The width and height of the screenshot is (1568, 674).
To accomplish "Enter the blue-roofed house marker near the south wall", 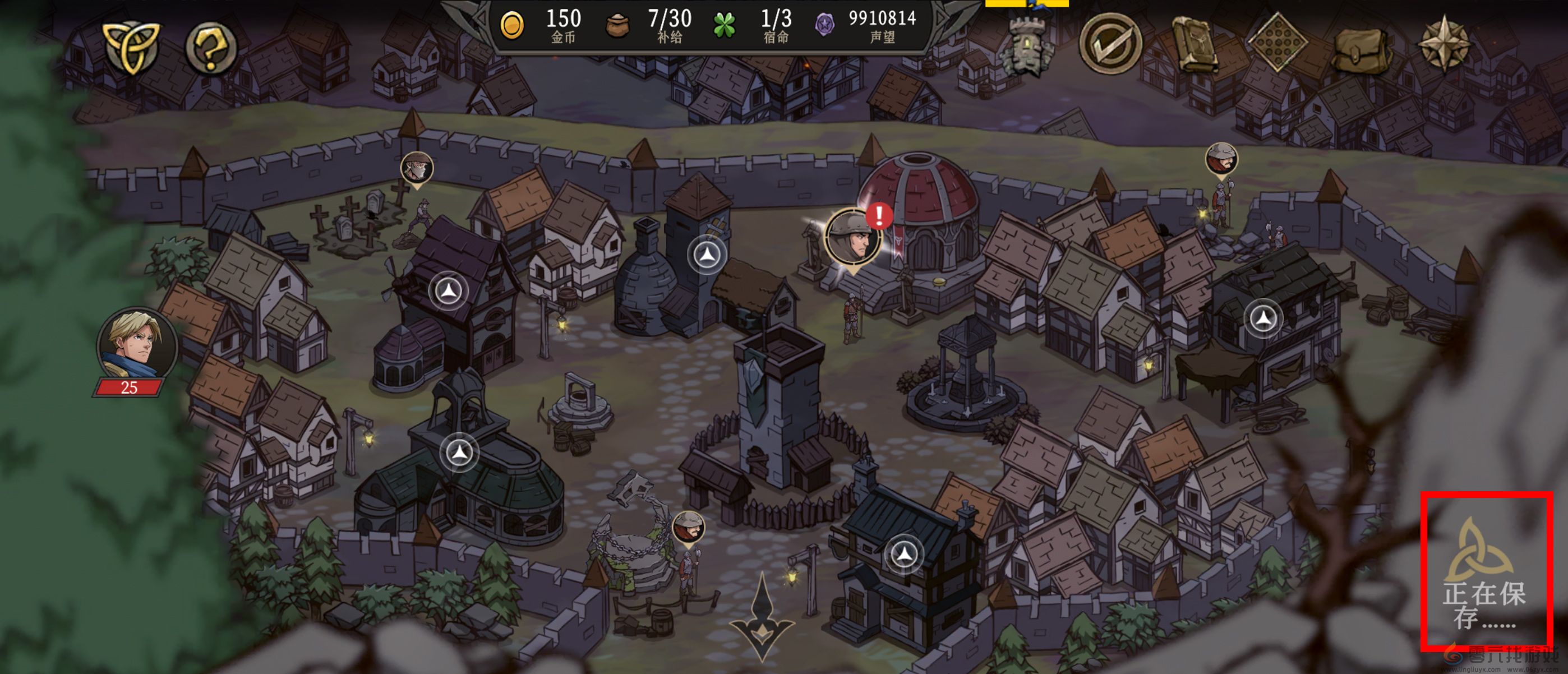I will [x=904, y=554].
